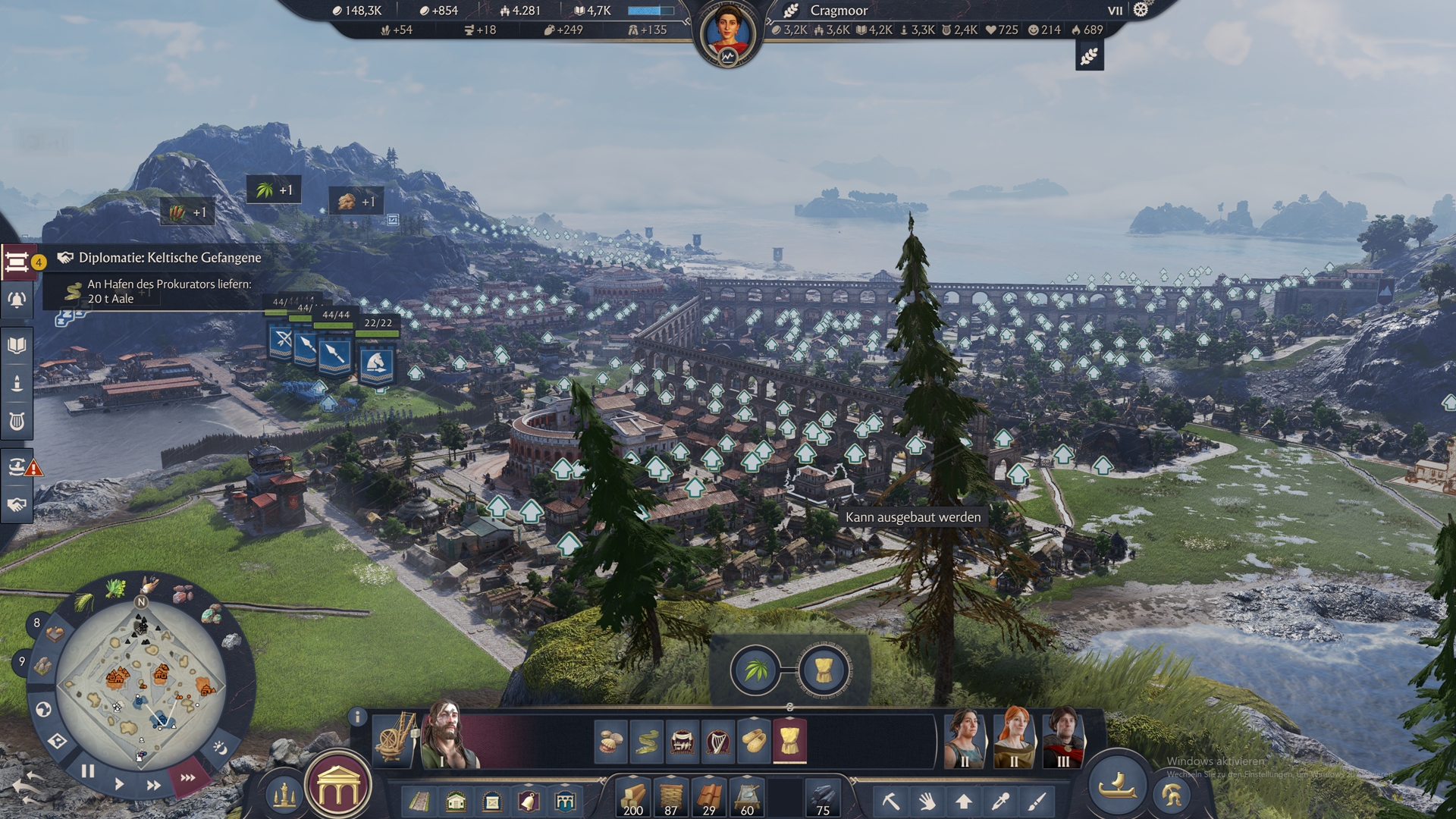The width and height of the screenshot is (1456, 819).
Task: Open the notifications bell panel
Action: [x=17, y=300]
